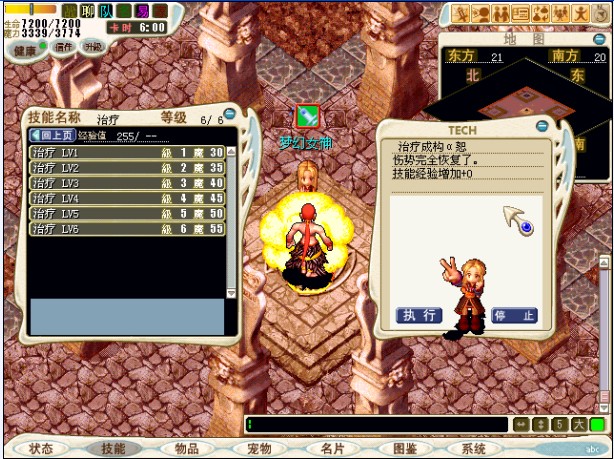Image resolution: width=614 pixels, height=459 pixels.
Task: Open the 信件 mail button
Action: 63,47
